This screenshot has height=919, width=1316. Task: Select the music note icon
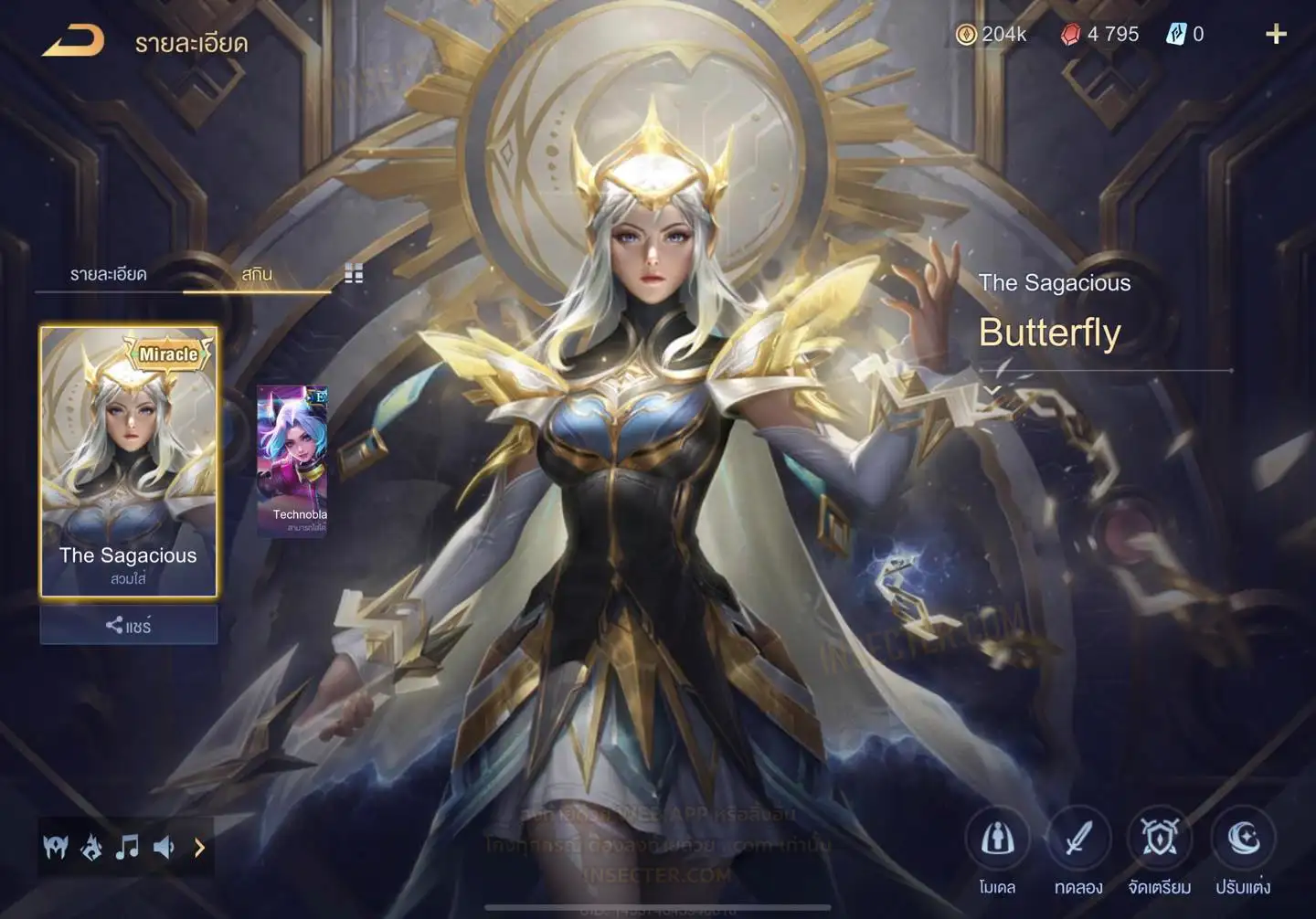(127, 848)
